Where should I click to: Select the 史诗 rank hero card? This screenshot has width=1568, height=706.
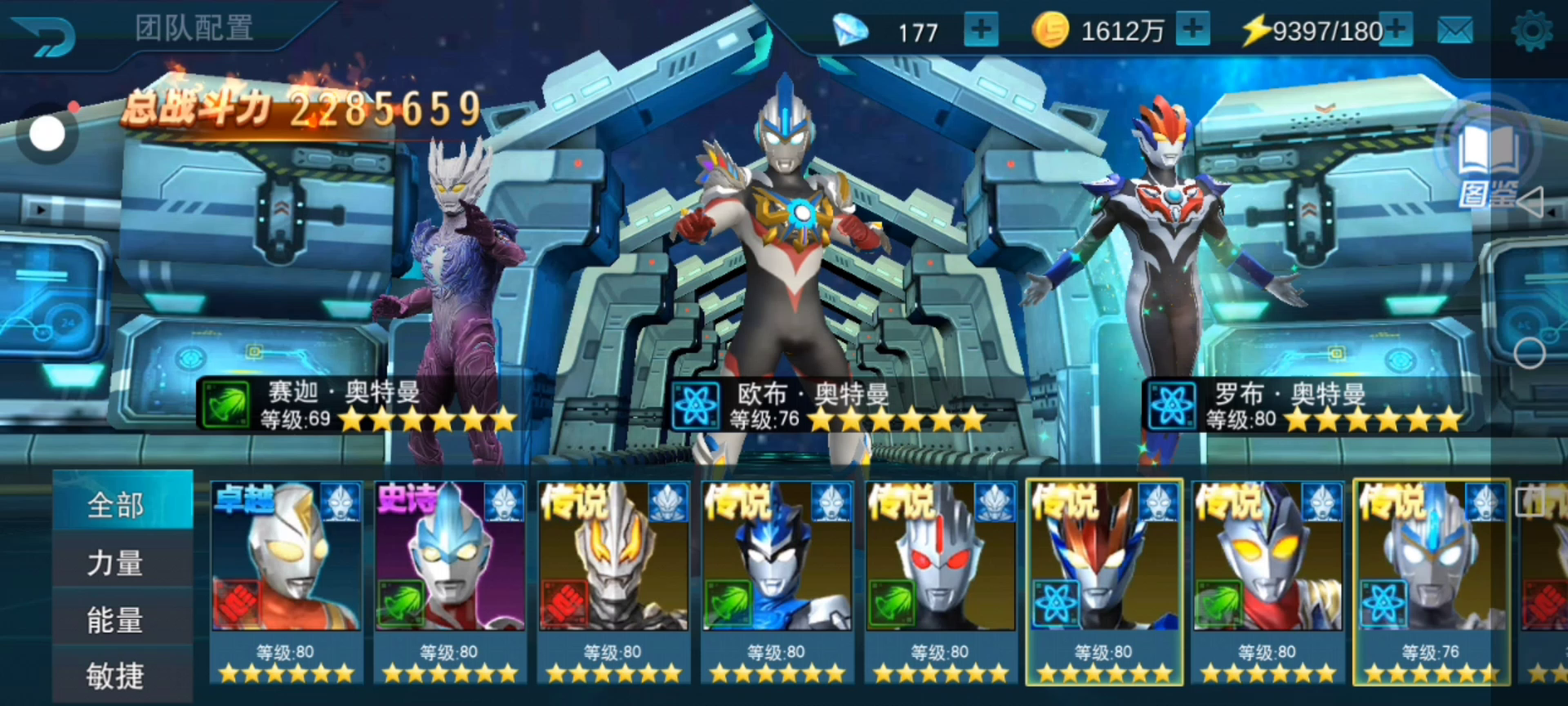pyautogui.click(x=449, y=580)
